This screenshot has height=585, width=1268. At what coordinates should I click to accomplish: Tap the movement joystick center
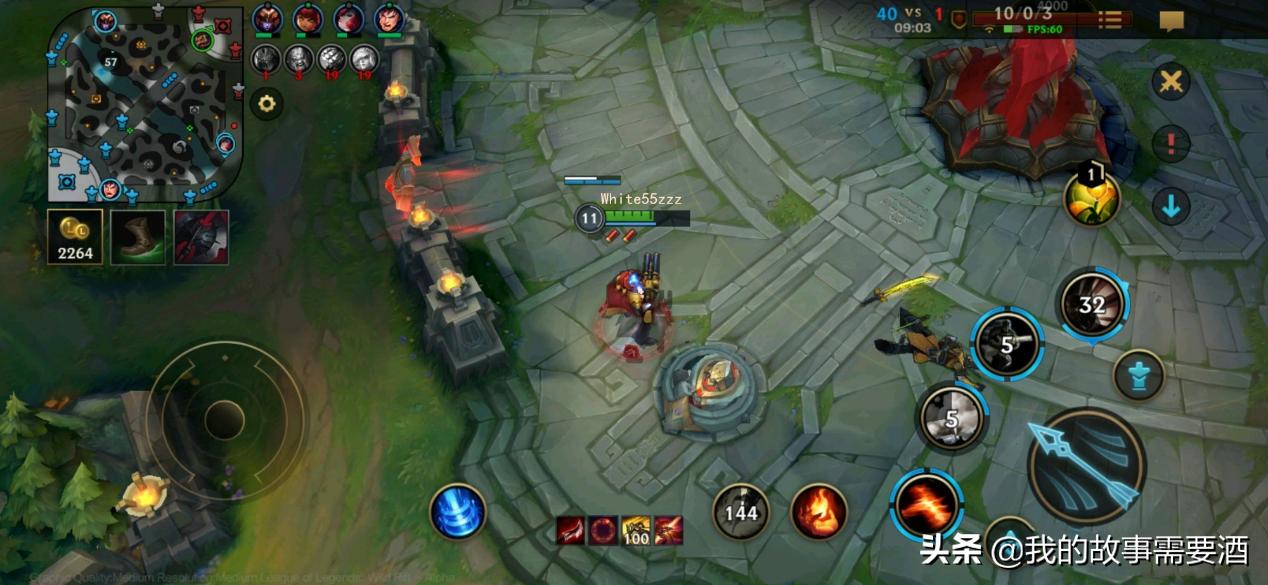[x=225, y=419]
